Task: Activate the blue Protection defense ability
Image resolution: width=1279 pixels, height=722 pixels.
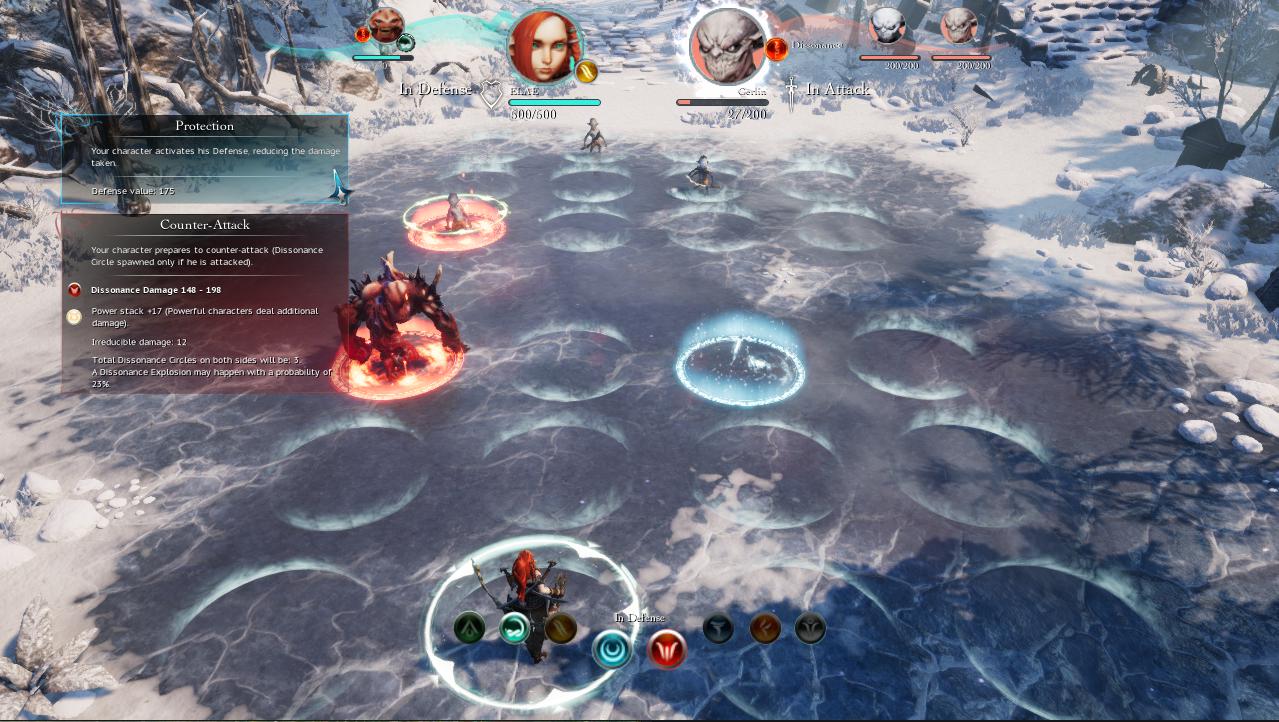Action: pos(611,650)
